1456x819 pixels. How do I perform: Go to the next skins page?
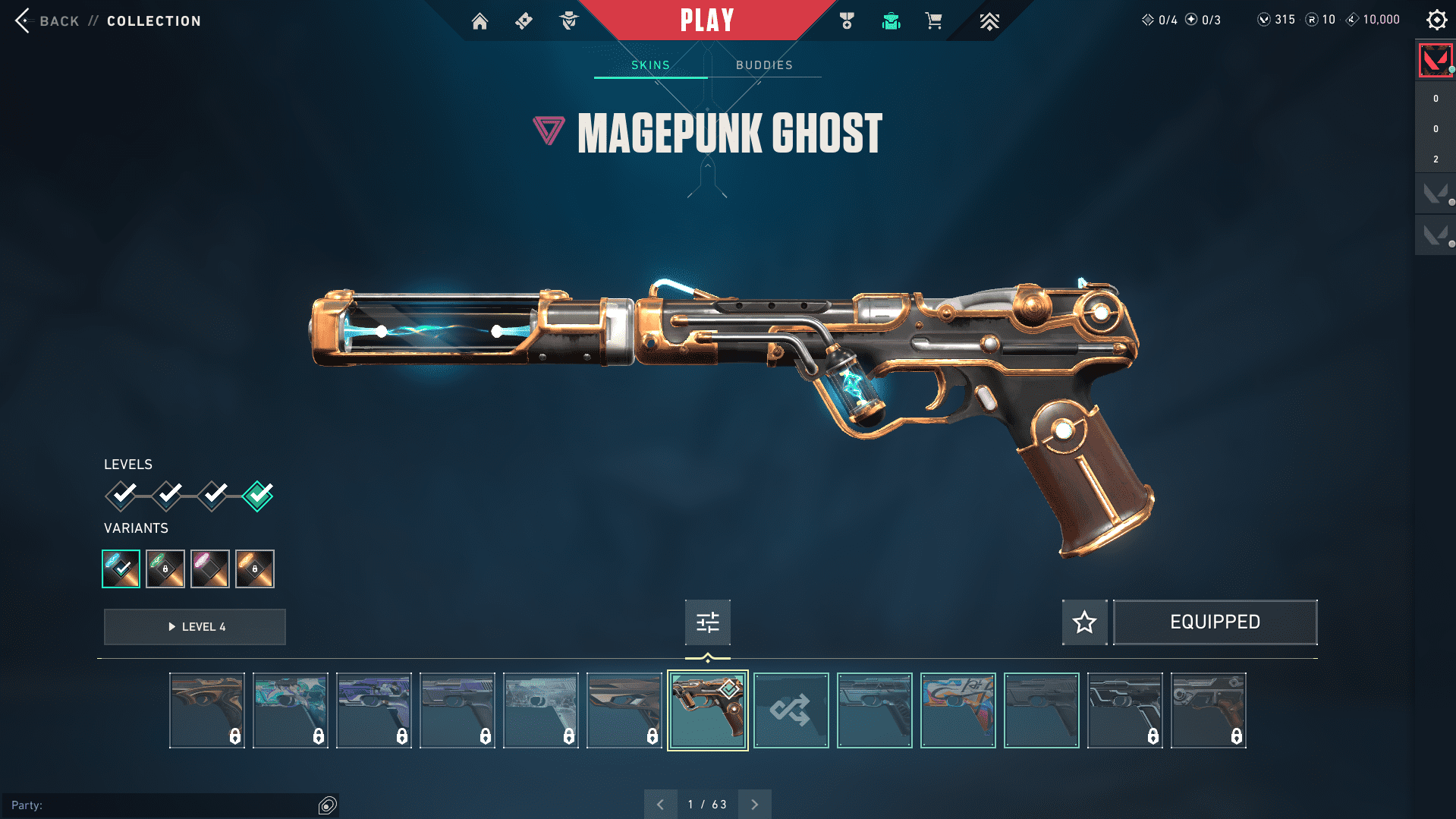[x=754, y=805]
